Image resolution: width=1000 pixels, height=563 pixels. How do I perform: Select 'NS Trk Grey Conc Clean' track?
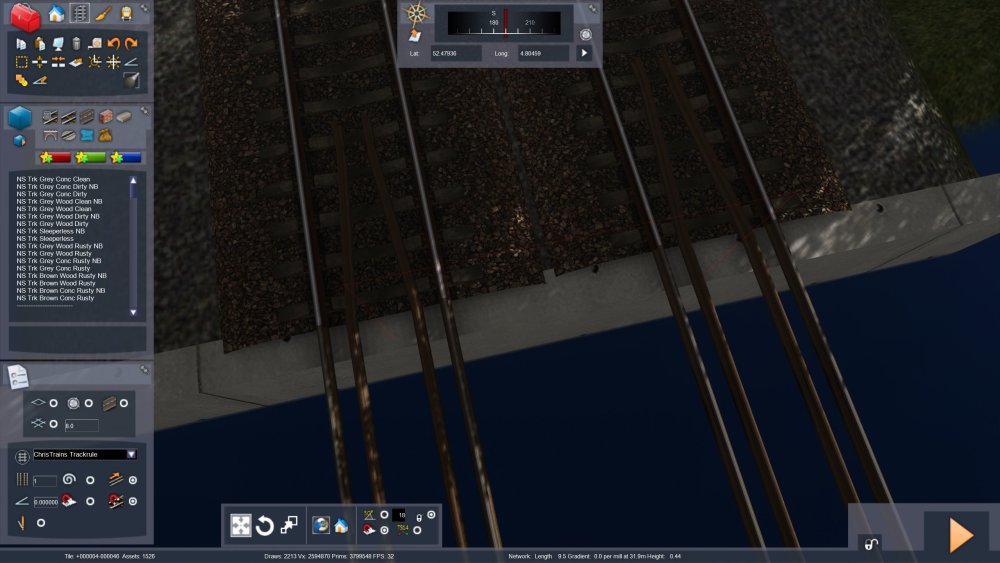coord(53,179)
